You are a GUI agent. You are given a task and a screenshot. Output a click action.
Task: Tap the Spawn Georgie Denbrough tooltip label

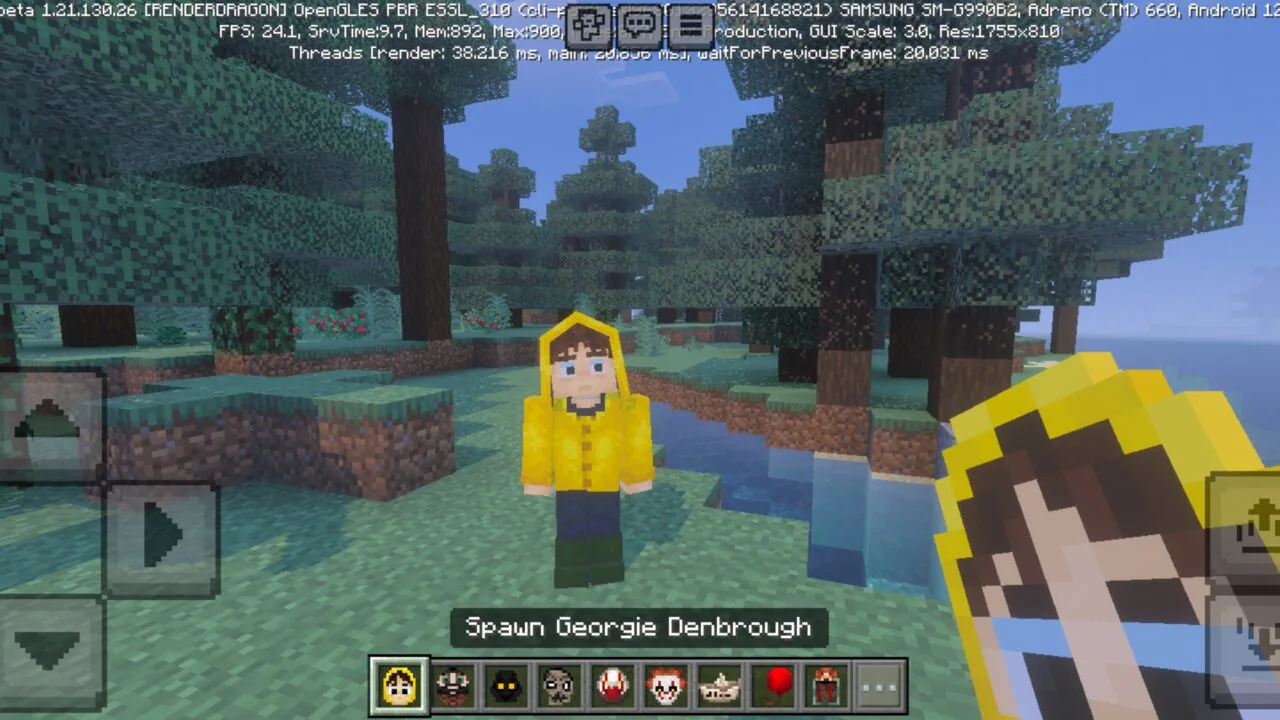639,627
